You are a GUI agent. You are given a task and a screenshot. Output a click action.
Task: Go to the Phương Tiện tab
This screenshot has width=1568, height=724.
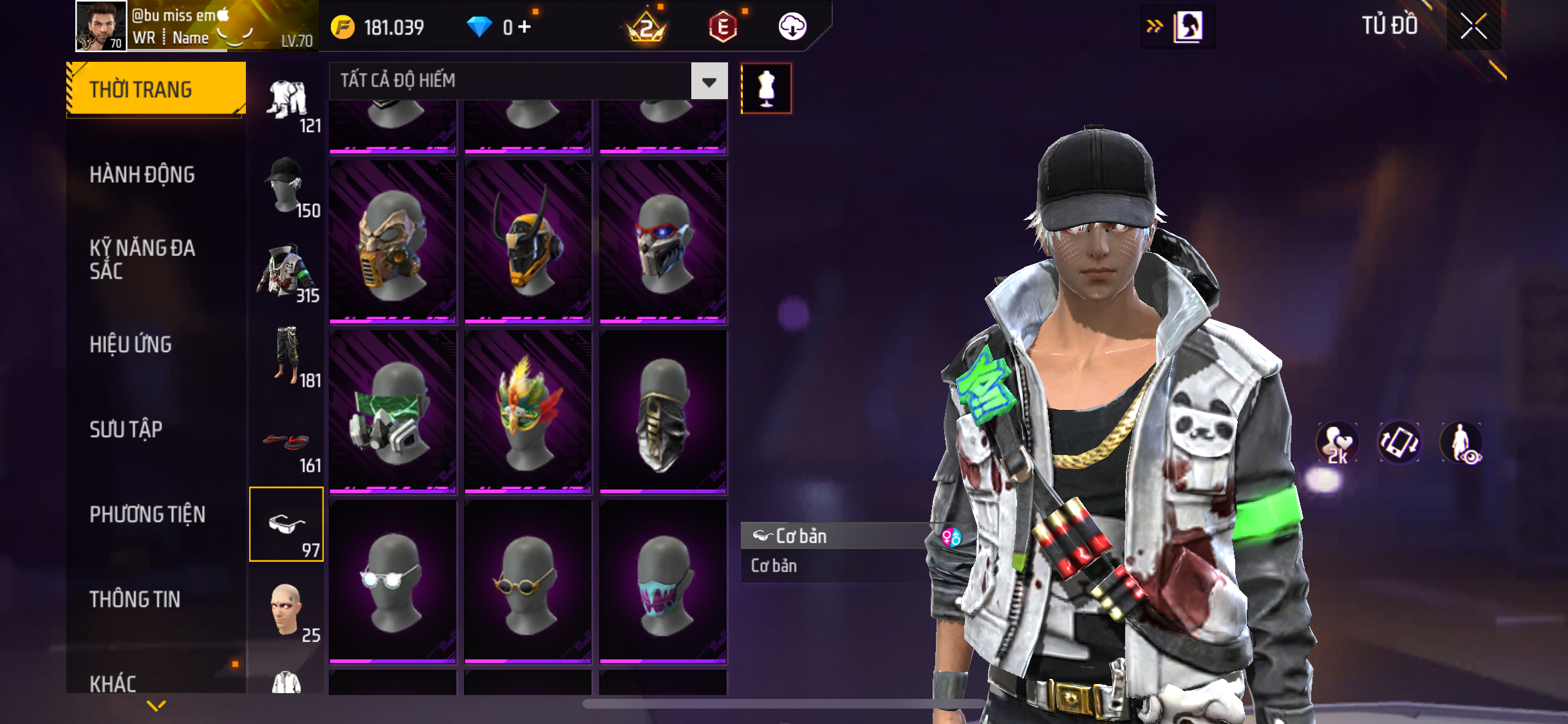click(147, 514)
